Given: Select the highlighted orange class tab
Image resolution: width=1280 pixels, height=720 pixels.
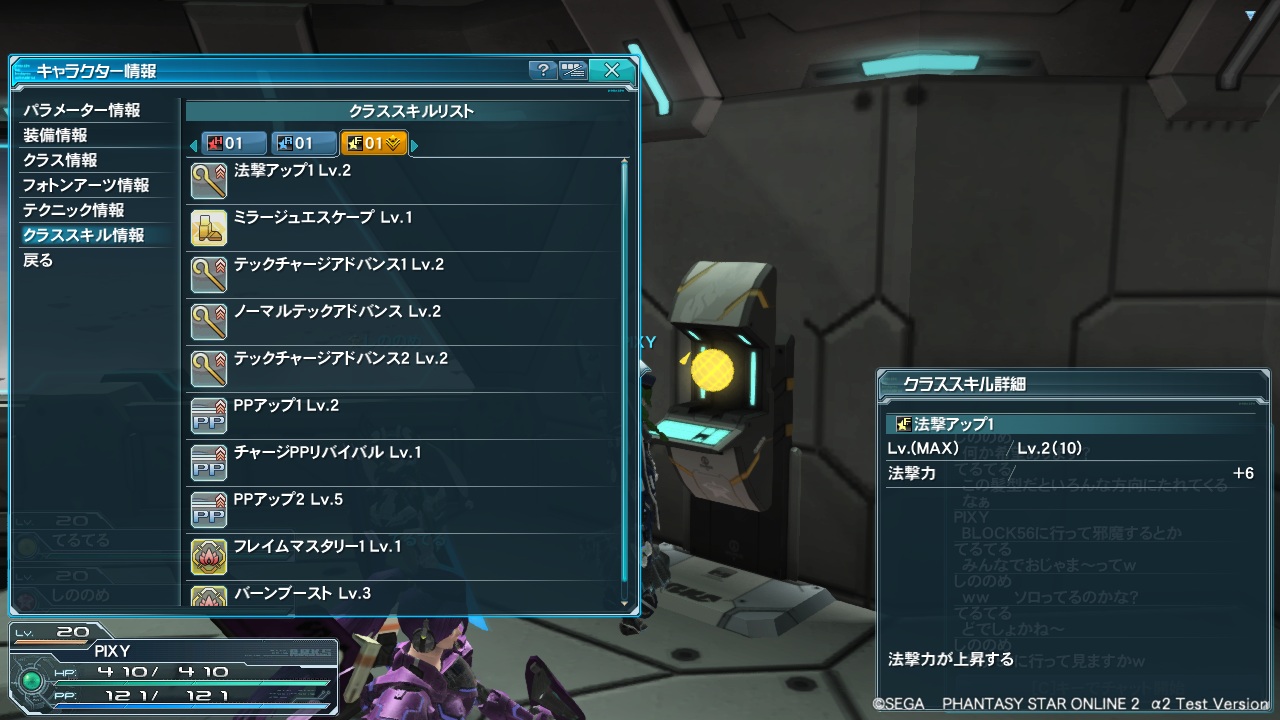Looking at the screenshot, I should (x=373, y=144).
